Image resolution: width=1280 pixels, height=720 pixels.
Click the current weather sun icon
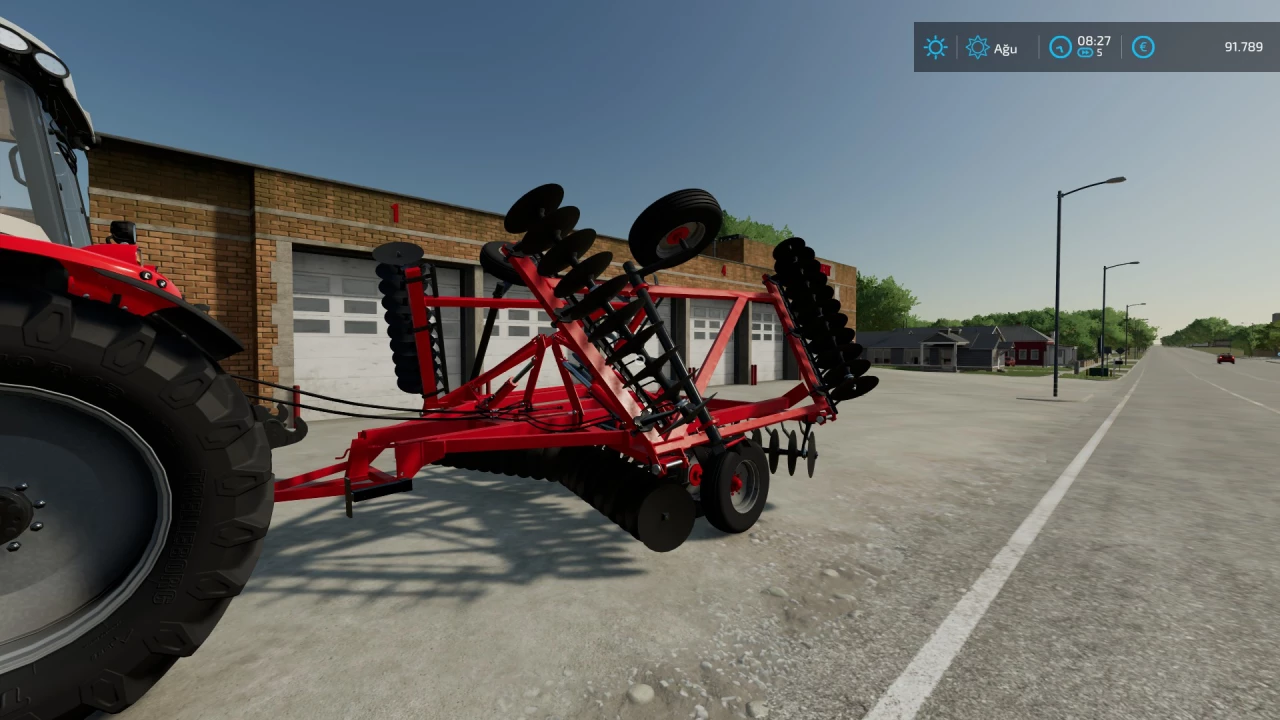pyautogui.click(x=934, y=48)
